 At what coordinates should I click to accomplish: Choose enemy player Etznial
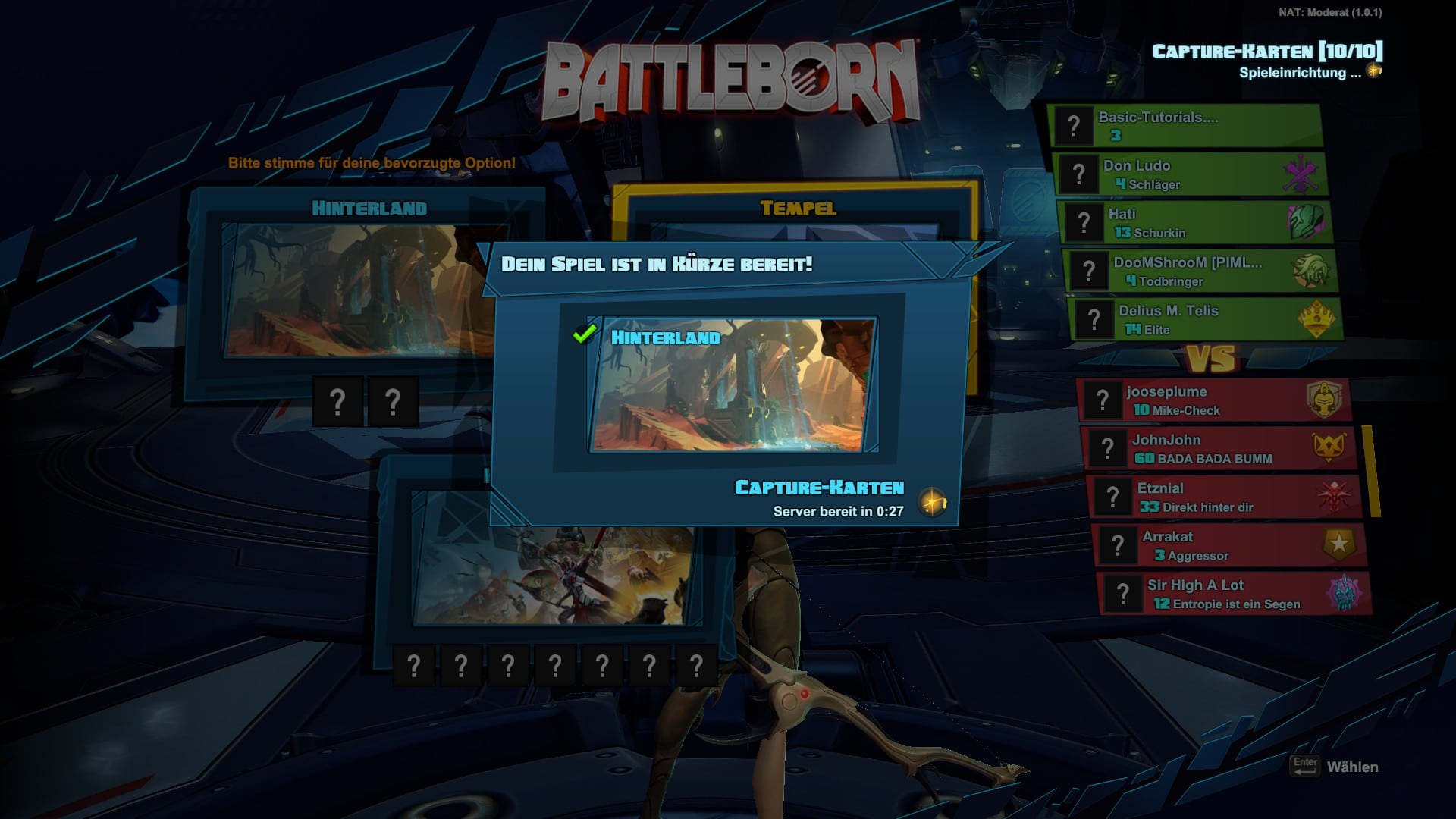pyautogui.click(x=1224, y=497)
